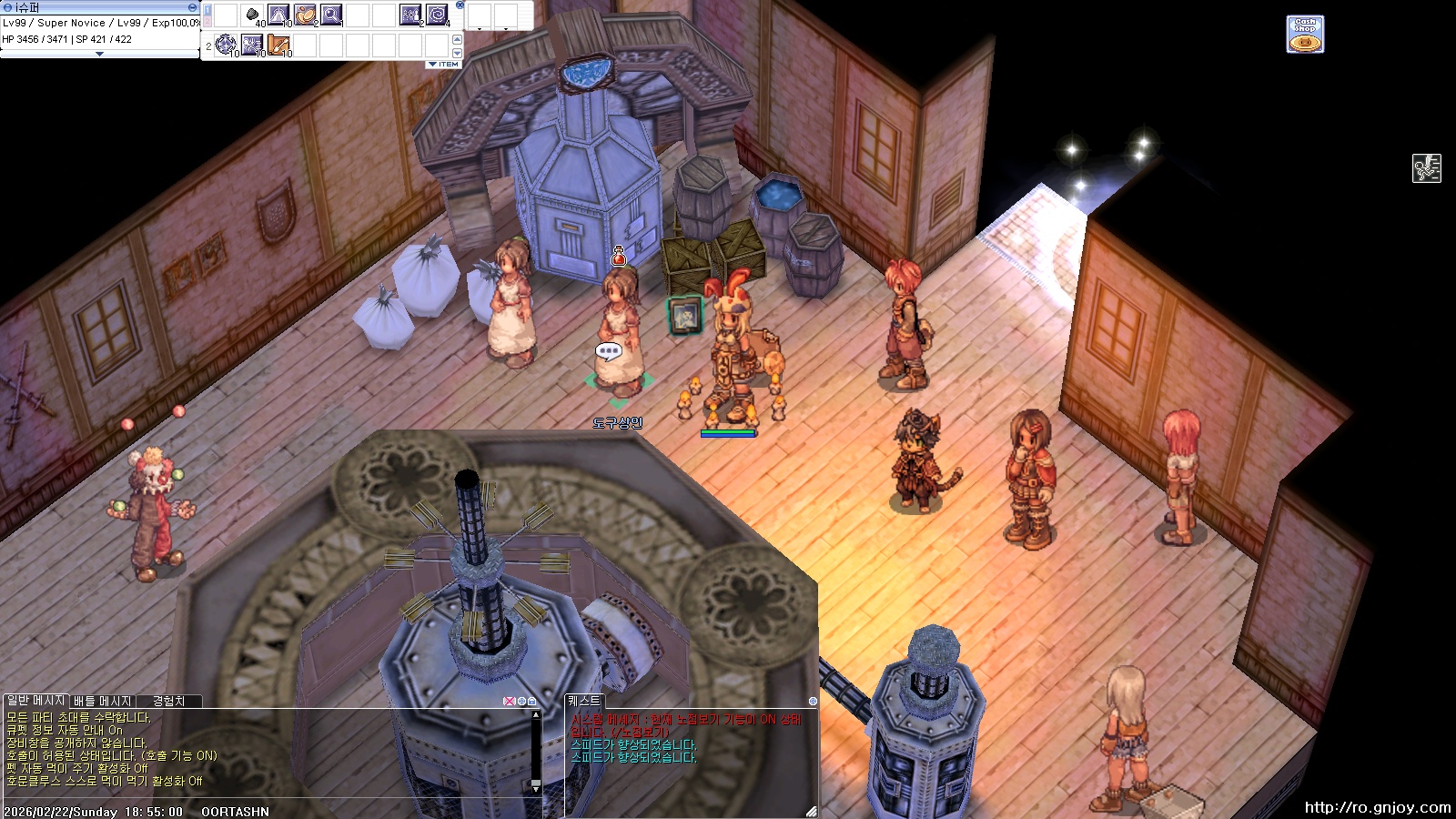Close the skill hotbar window
The height and width of the screenshot is (819, 1456).
click(460, 5)
